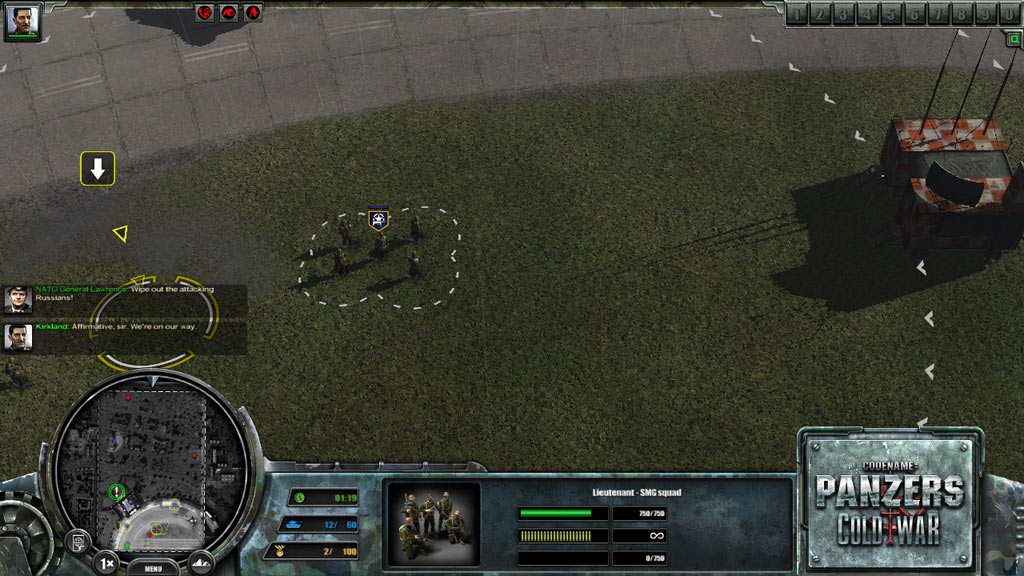1024x576 pixels.
Task: Click the green square button under group bar
Action: point(1012,38)
